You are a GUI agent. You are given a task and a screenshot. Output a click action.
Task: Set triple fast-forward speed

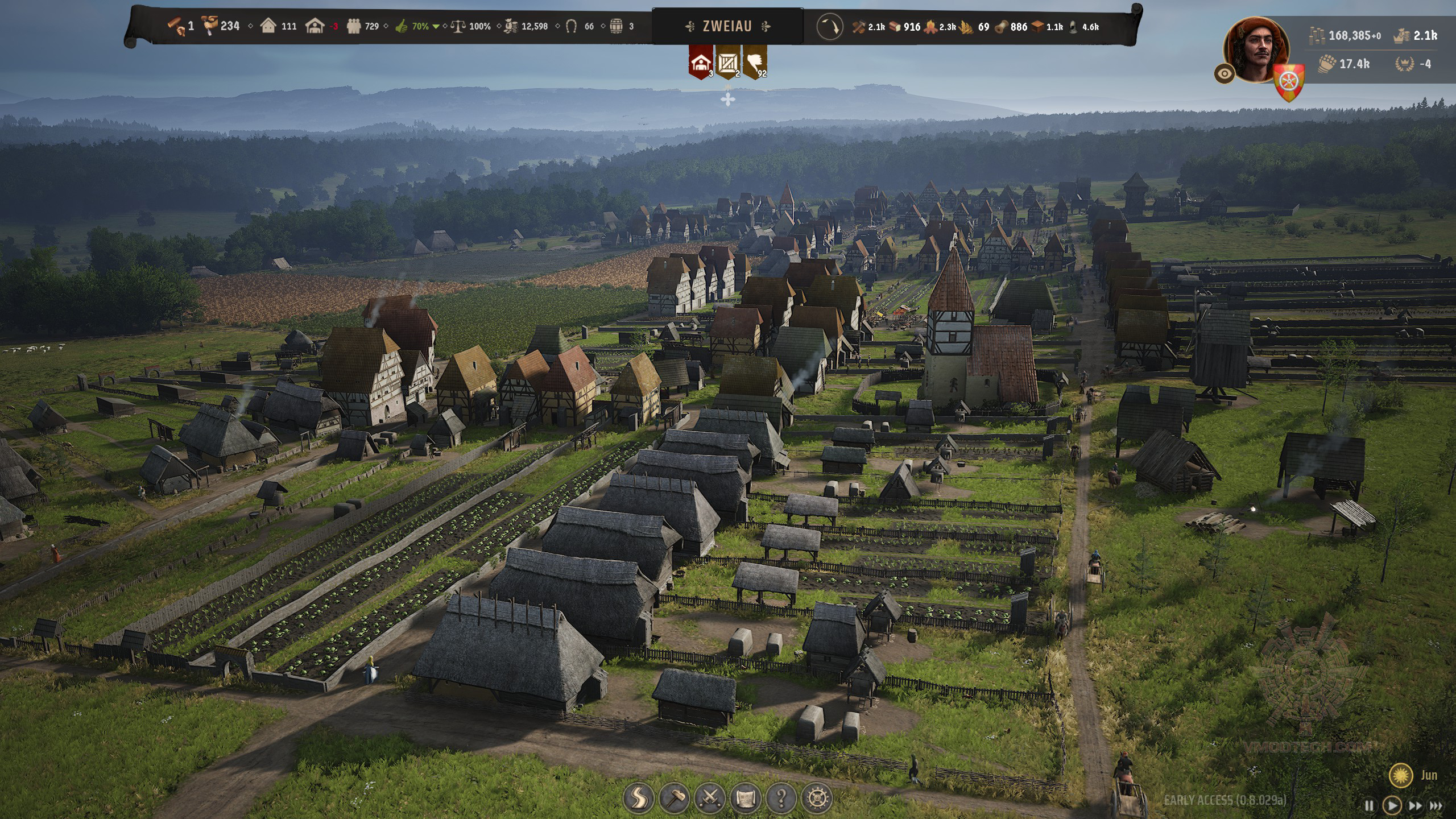coord(1436,805)
